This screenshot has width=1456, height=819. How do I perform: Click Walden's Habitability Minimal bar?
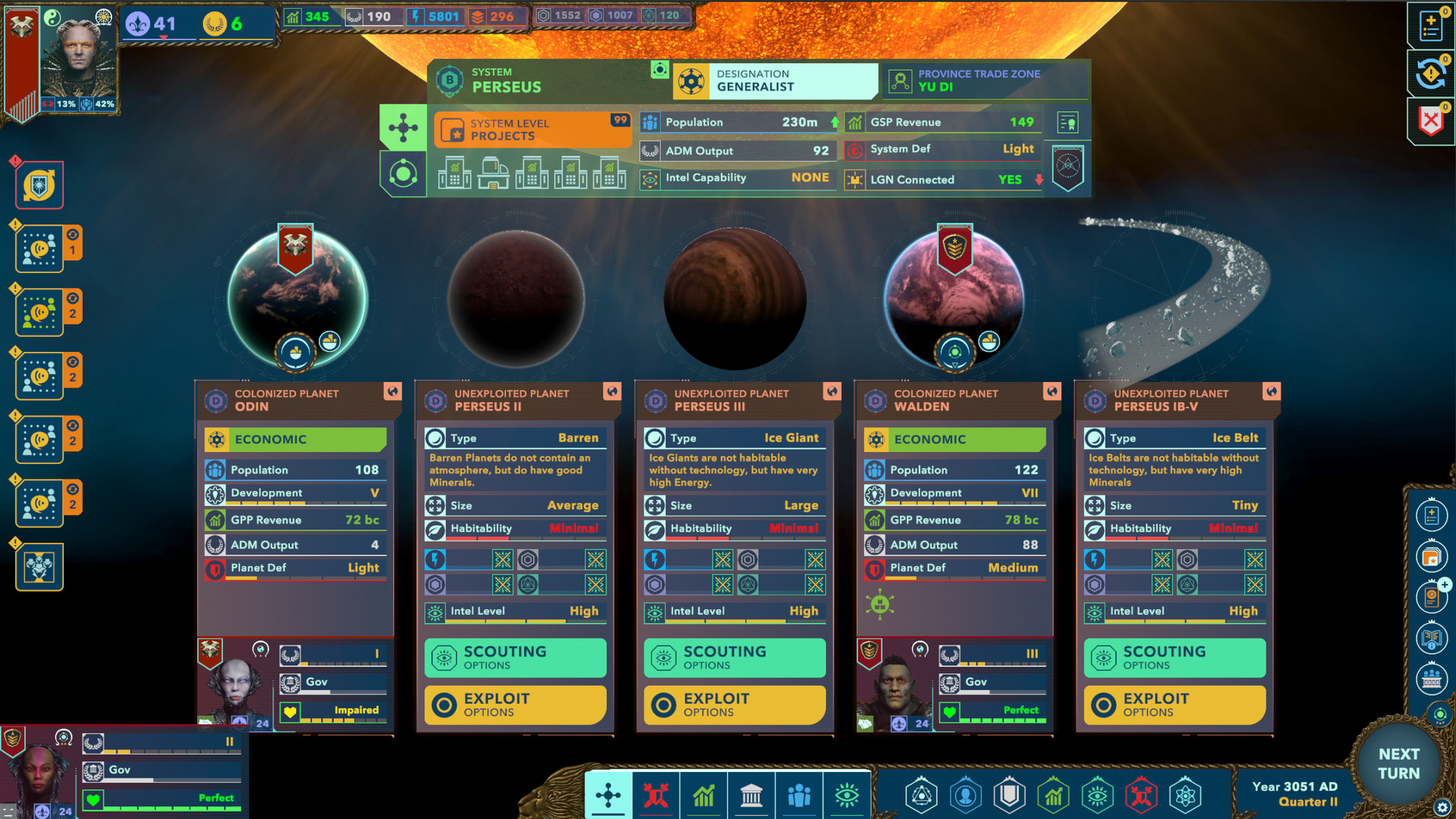1174,529
